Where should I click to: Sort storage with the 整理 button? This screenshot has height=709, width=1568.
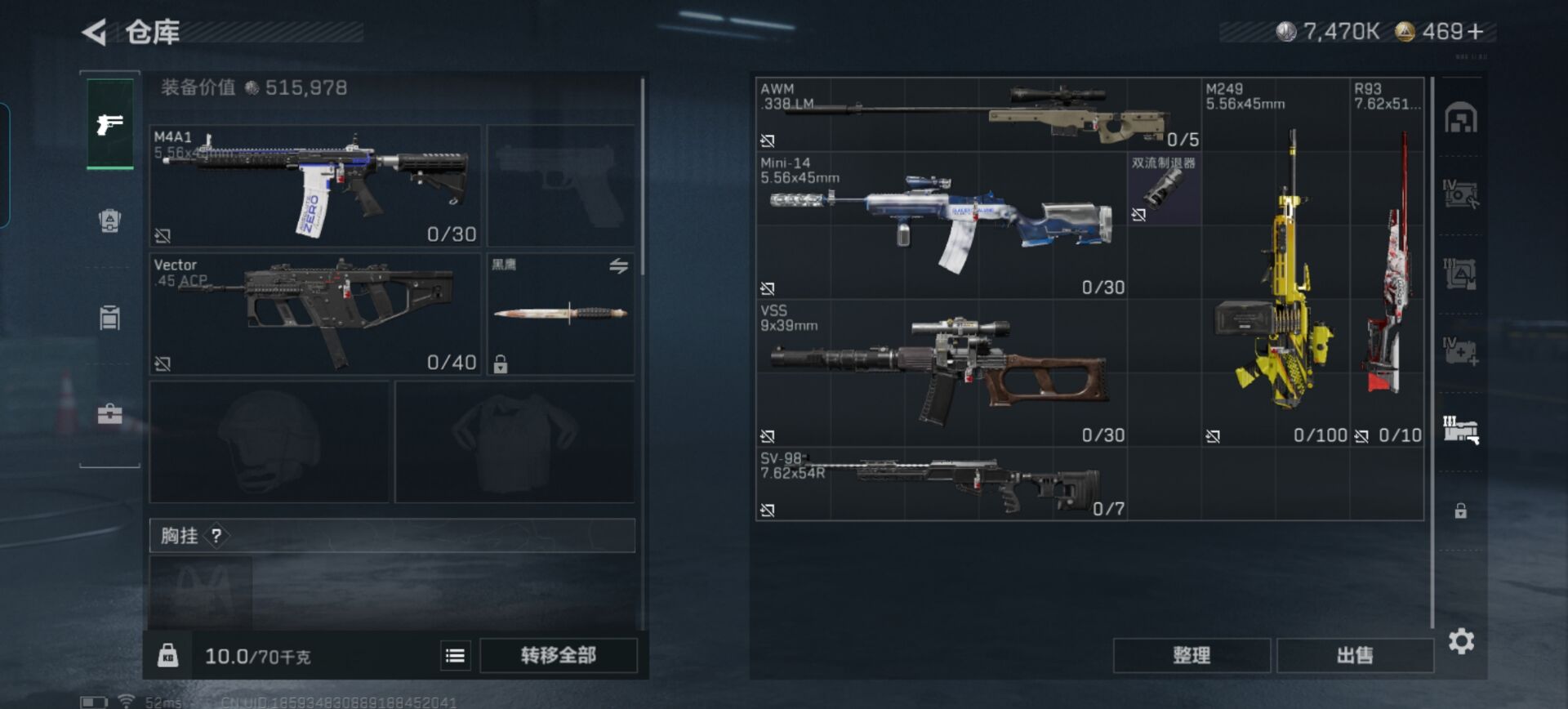[1192, 655]
